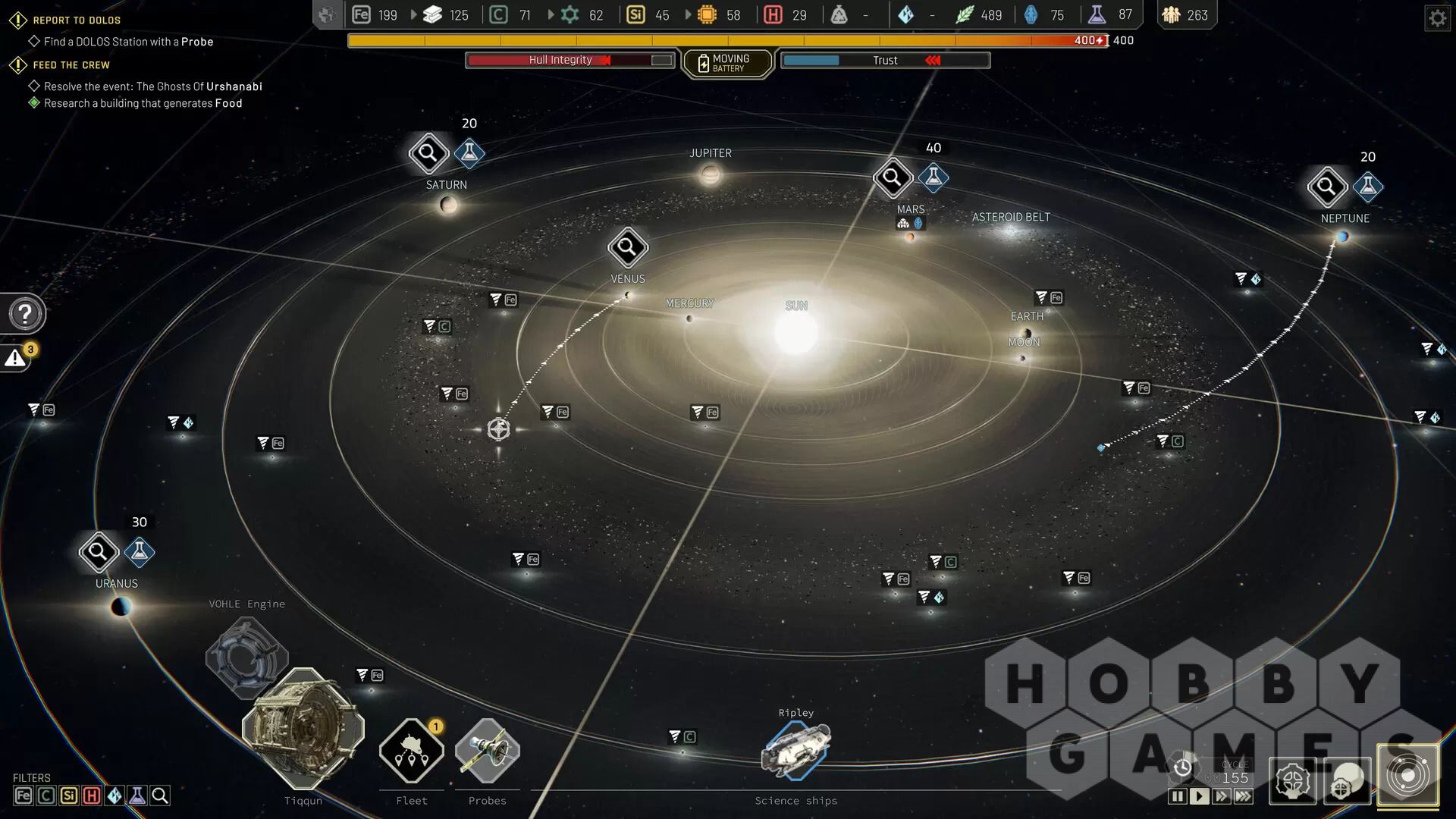Toggle the magnifier survey map filter
The height and width of the screenshot is (819, 1456).
(x=160, y=795)
